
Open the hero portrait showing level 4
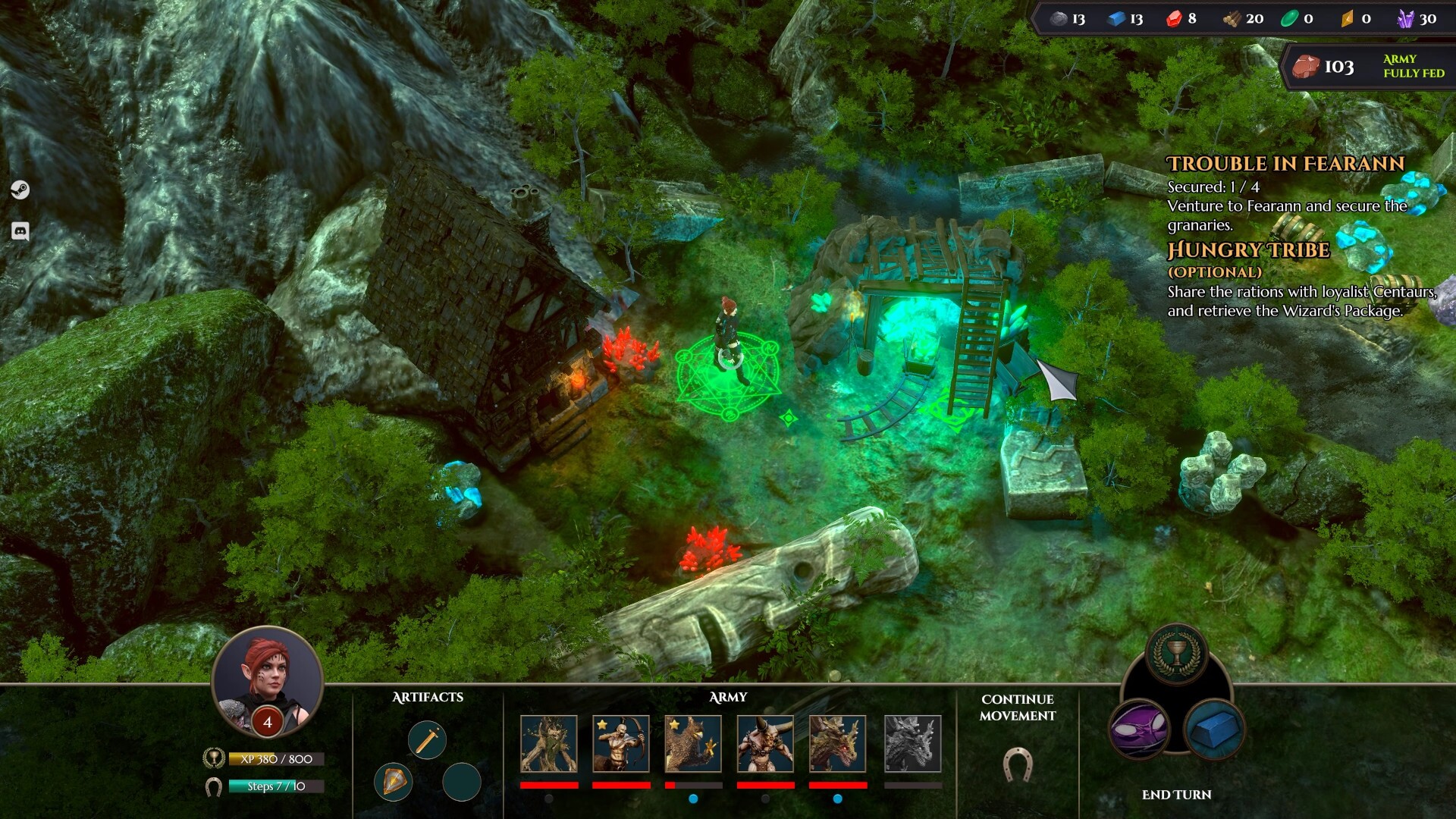[269, 679]
